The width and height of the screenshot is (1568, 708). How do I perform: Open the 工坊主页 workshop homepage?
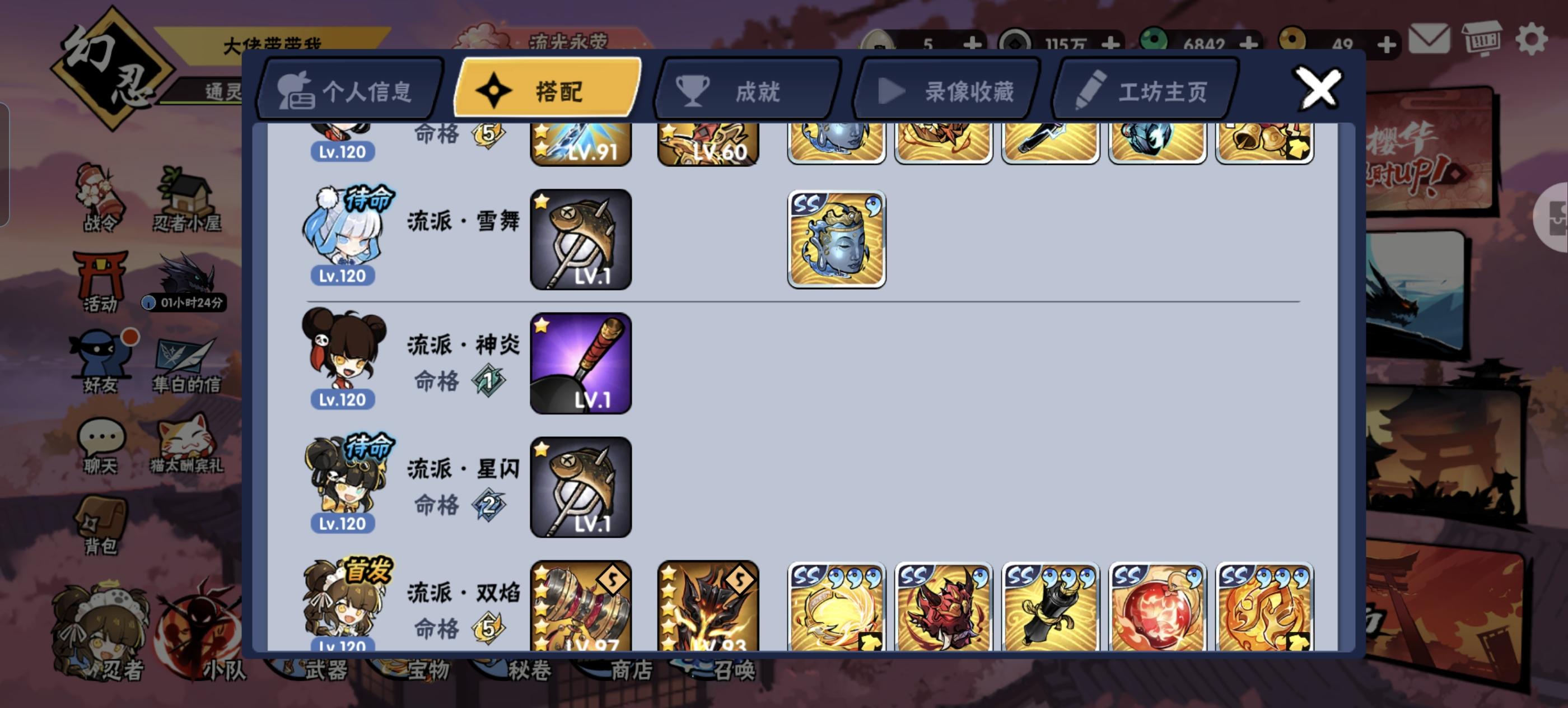click(1147, 90)
